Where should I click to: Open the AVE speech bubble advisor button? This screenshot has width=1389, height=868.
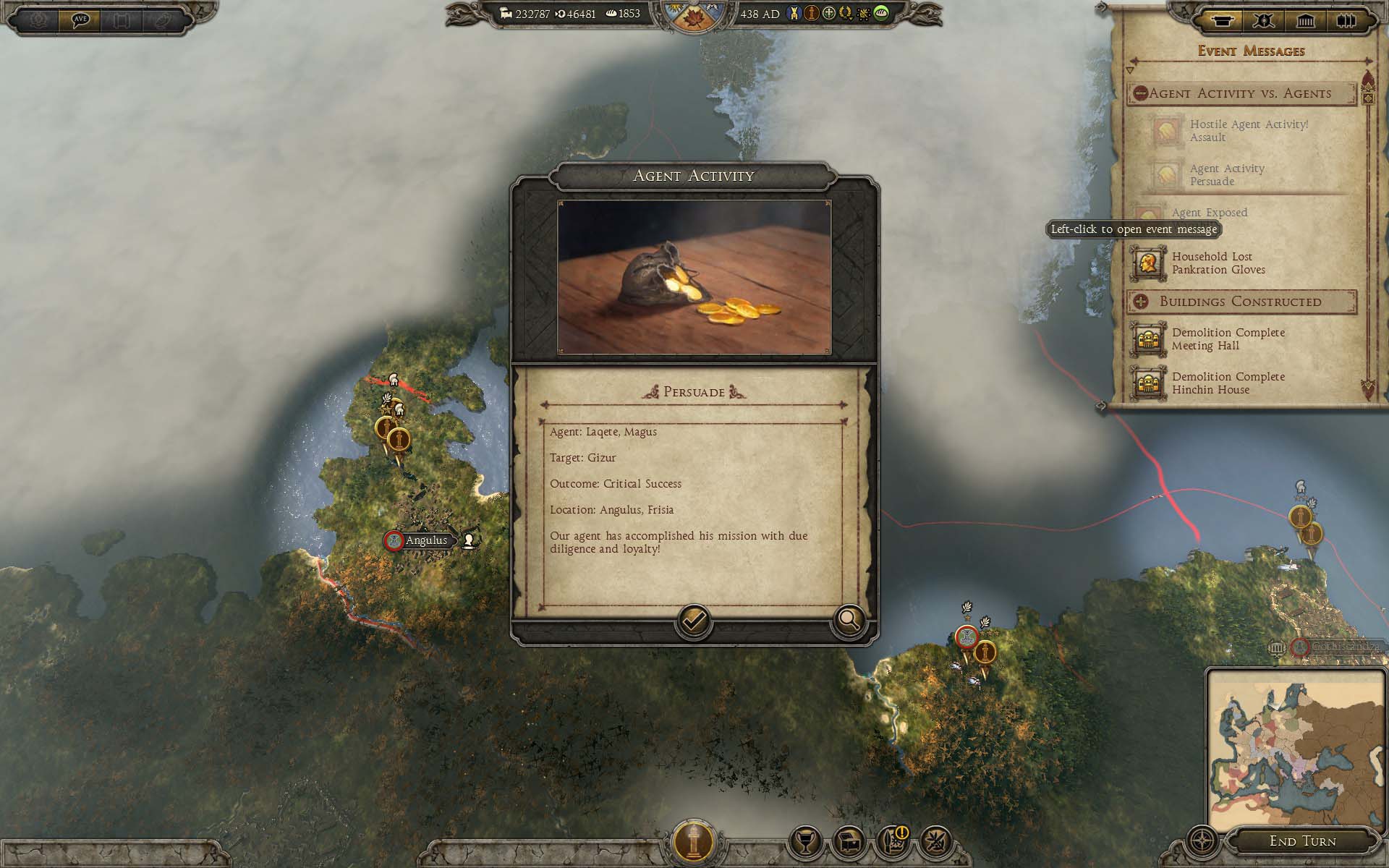pyautogui.click(x=80, y=20)
